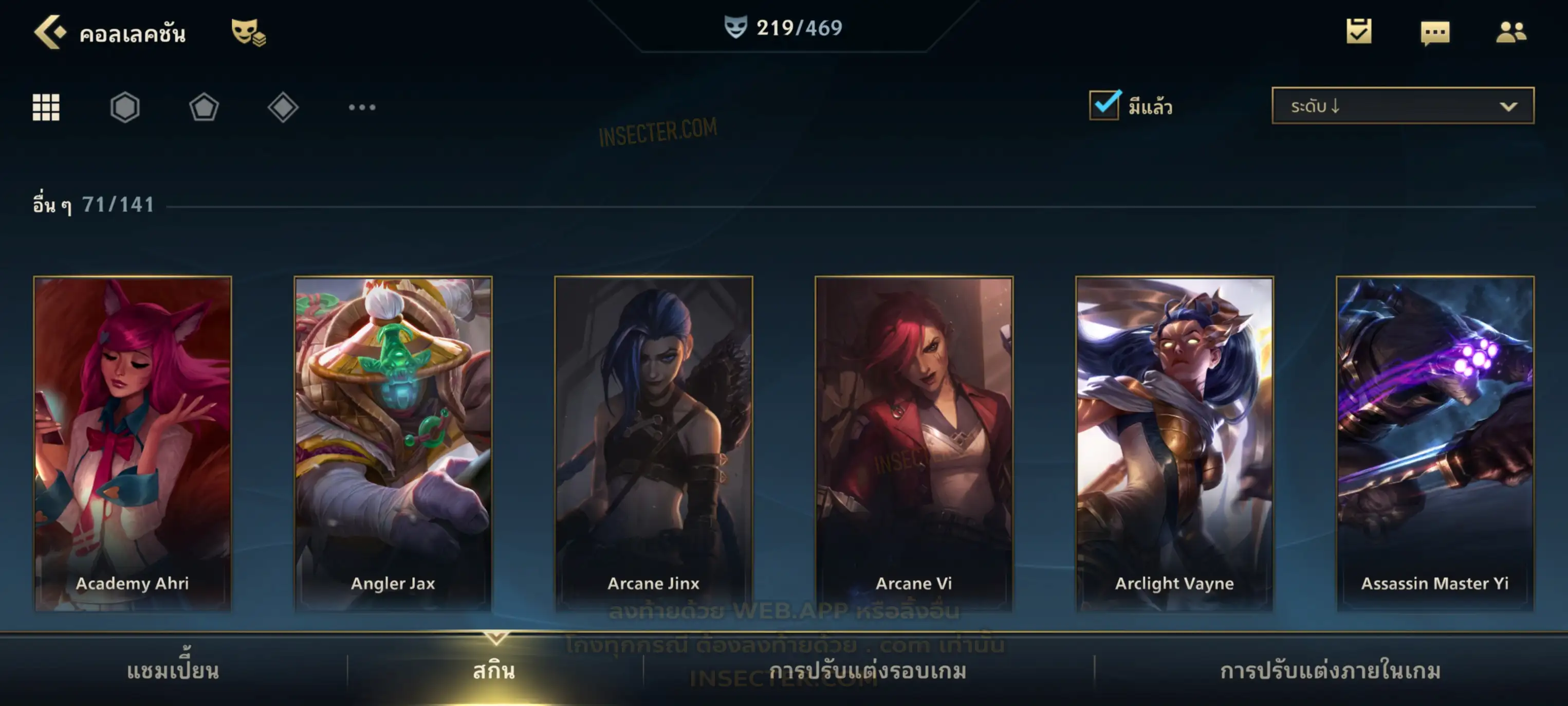Screen dimensions: 1568x706
Task: Select the Academy Ahri skin card
Action: pos(133,443)
